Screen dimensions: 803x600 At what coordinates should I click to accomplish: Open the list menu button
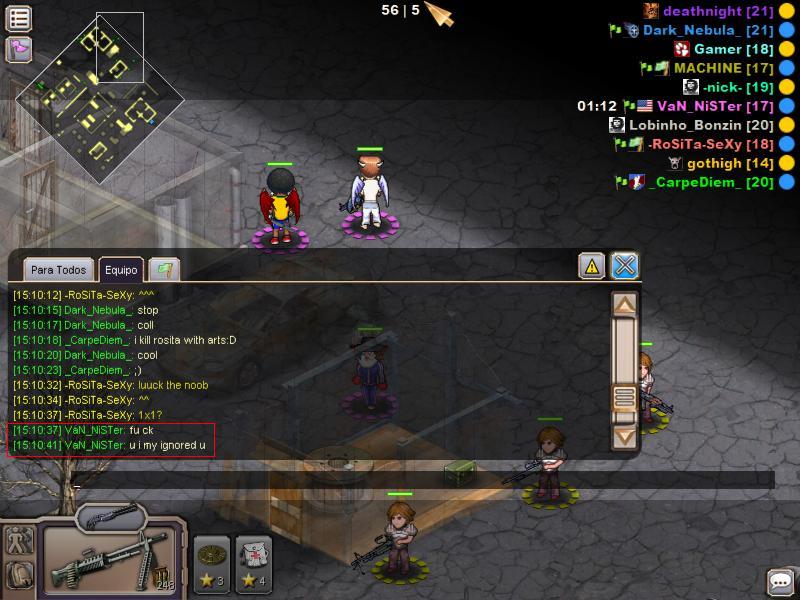point(19,17)
